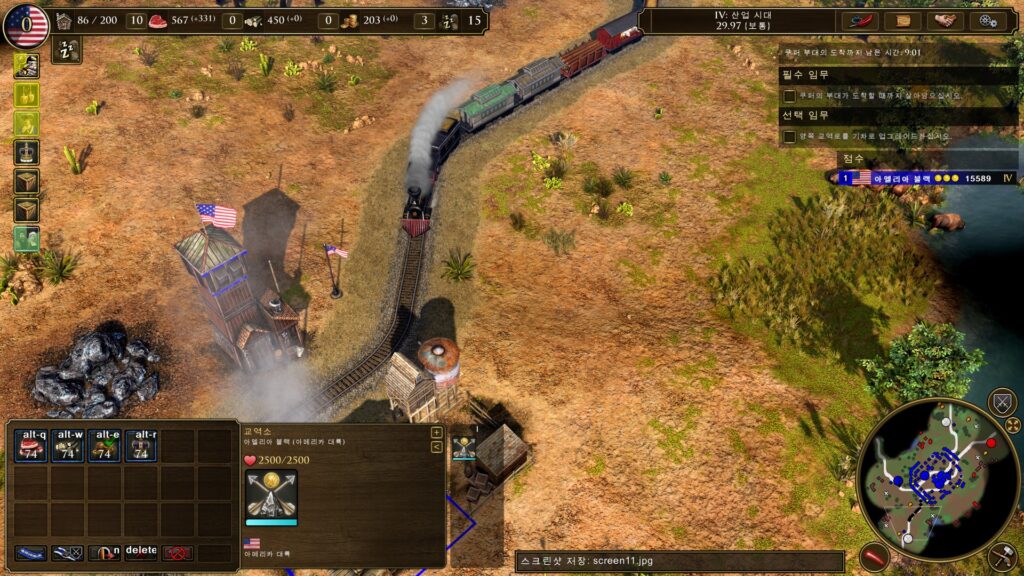Open the scroll objectives button

(902, 20)
